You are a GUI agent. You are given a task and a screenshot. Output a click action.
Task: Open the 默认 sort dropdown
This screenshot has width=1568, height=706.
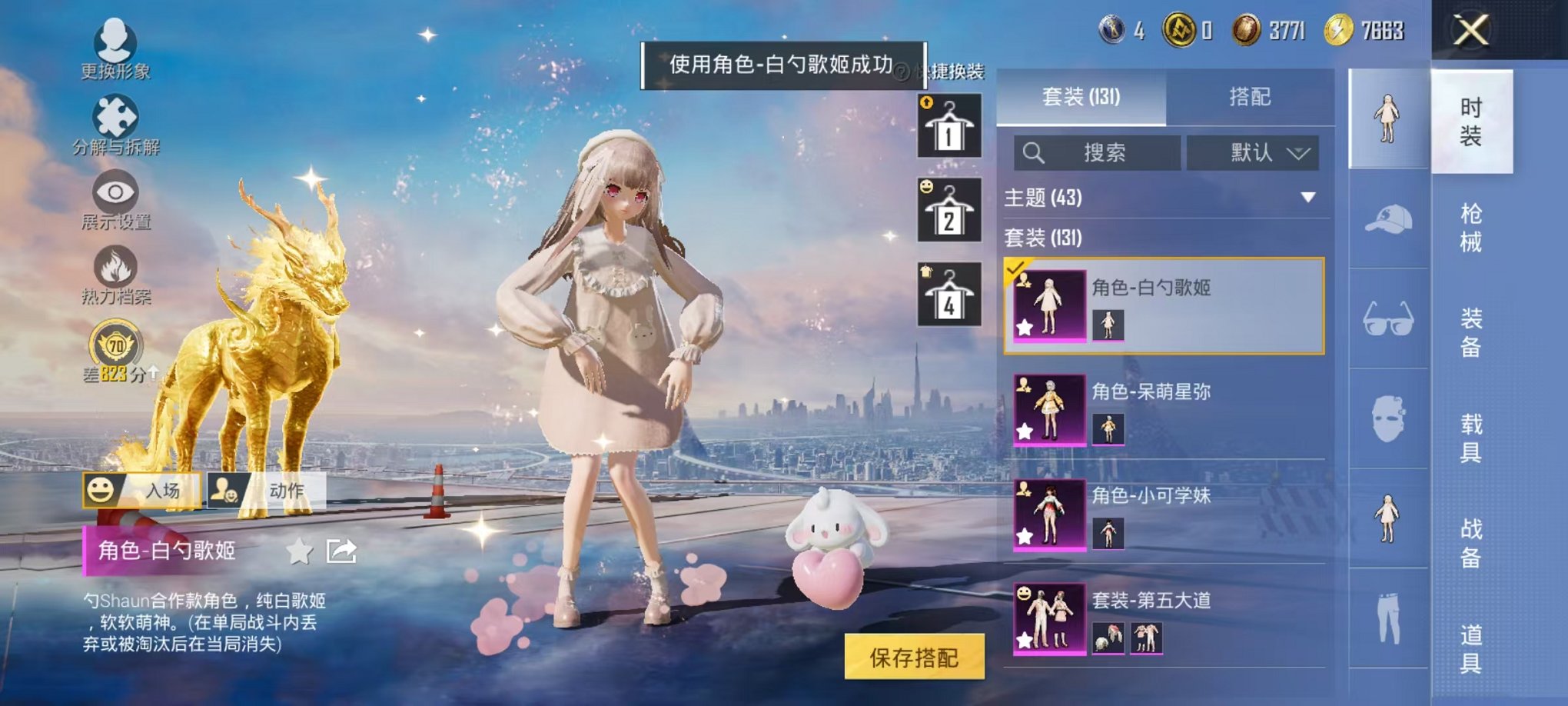point(1251,153)
